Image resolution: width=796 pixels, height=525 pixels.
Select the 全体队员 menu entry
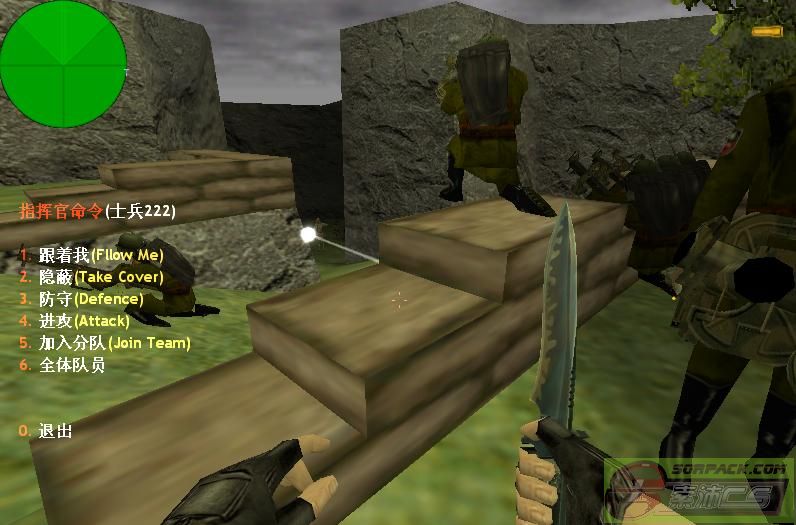(71, 365)
